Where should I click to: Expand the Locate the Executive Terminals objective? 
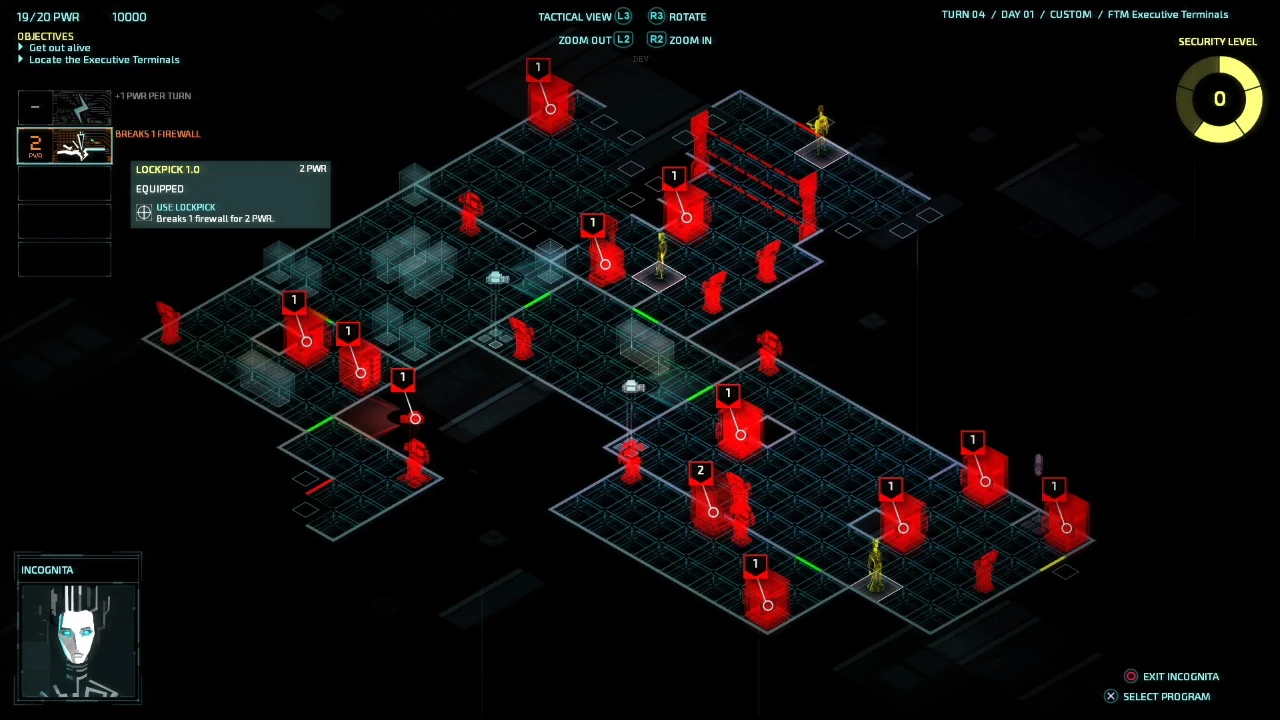pyautogui.click(x=104, y=59)
